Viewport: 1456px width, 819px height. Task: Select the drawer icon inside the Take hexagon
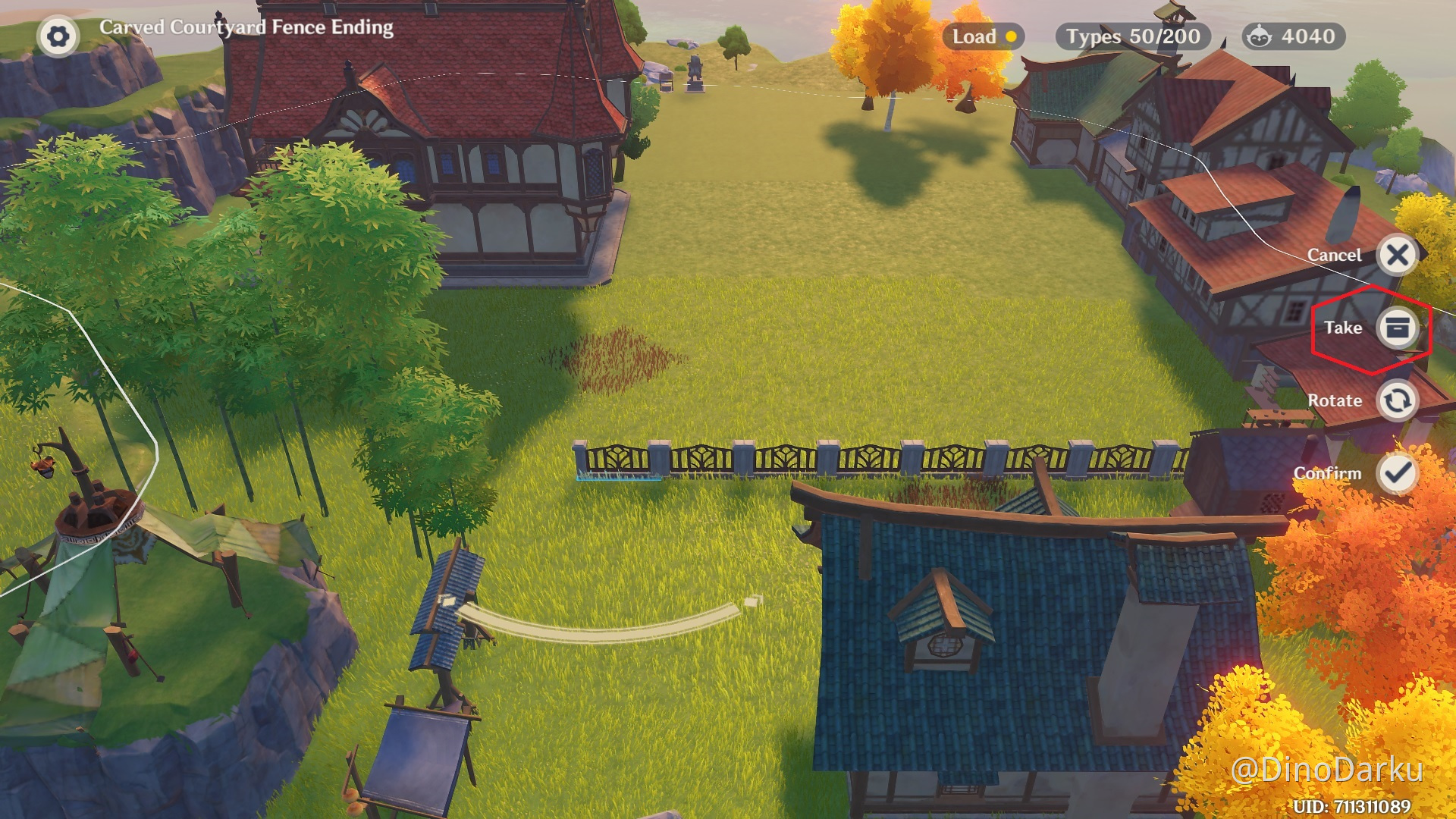point(1397,328)
